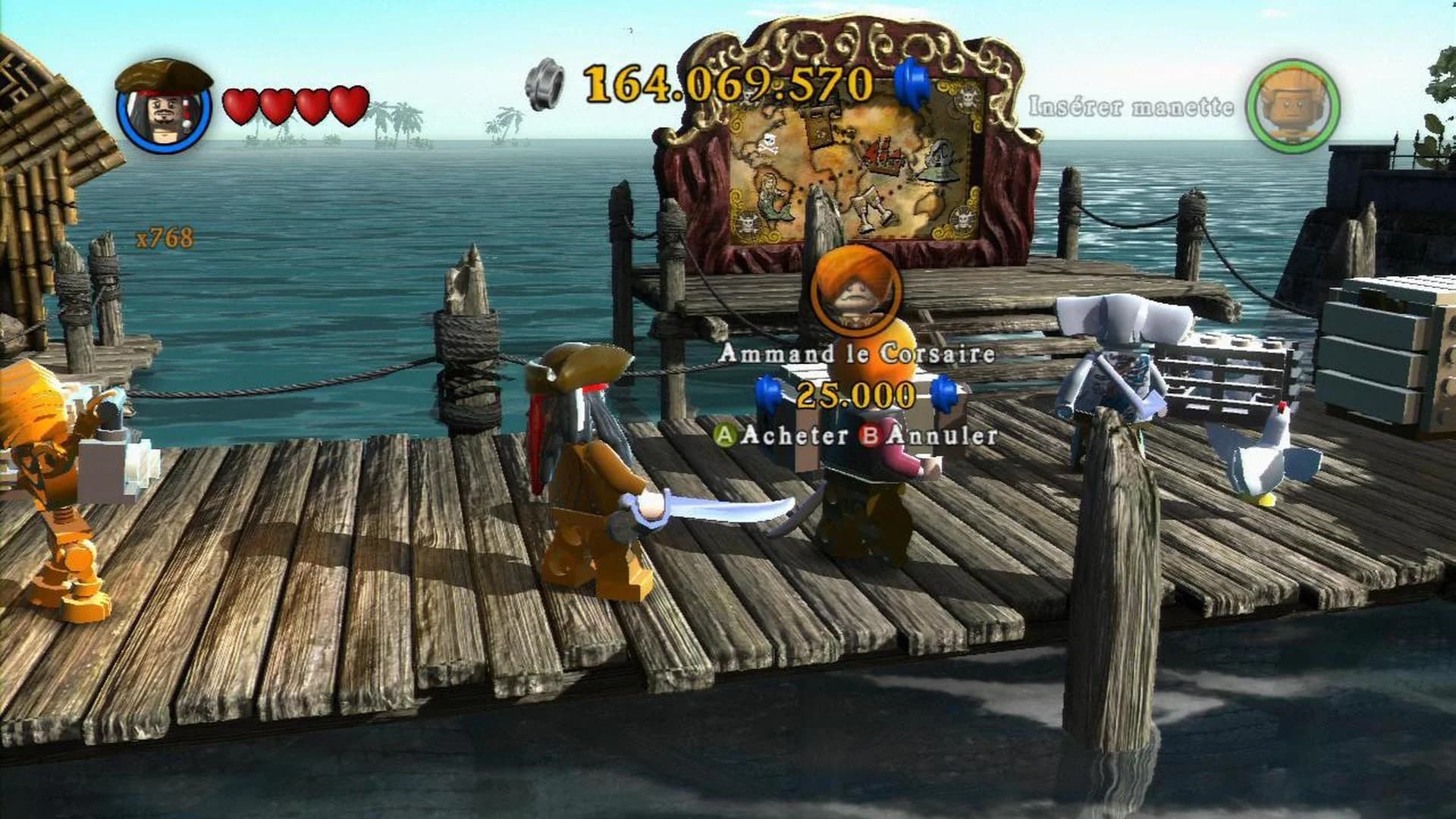Click the blue stud icon beside 25.000

[x=767, y=394]
